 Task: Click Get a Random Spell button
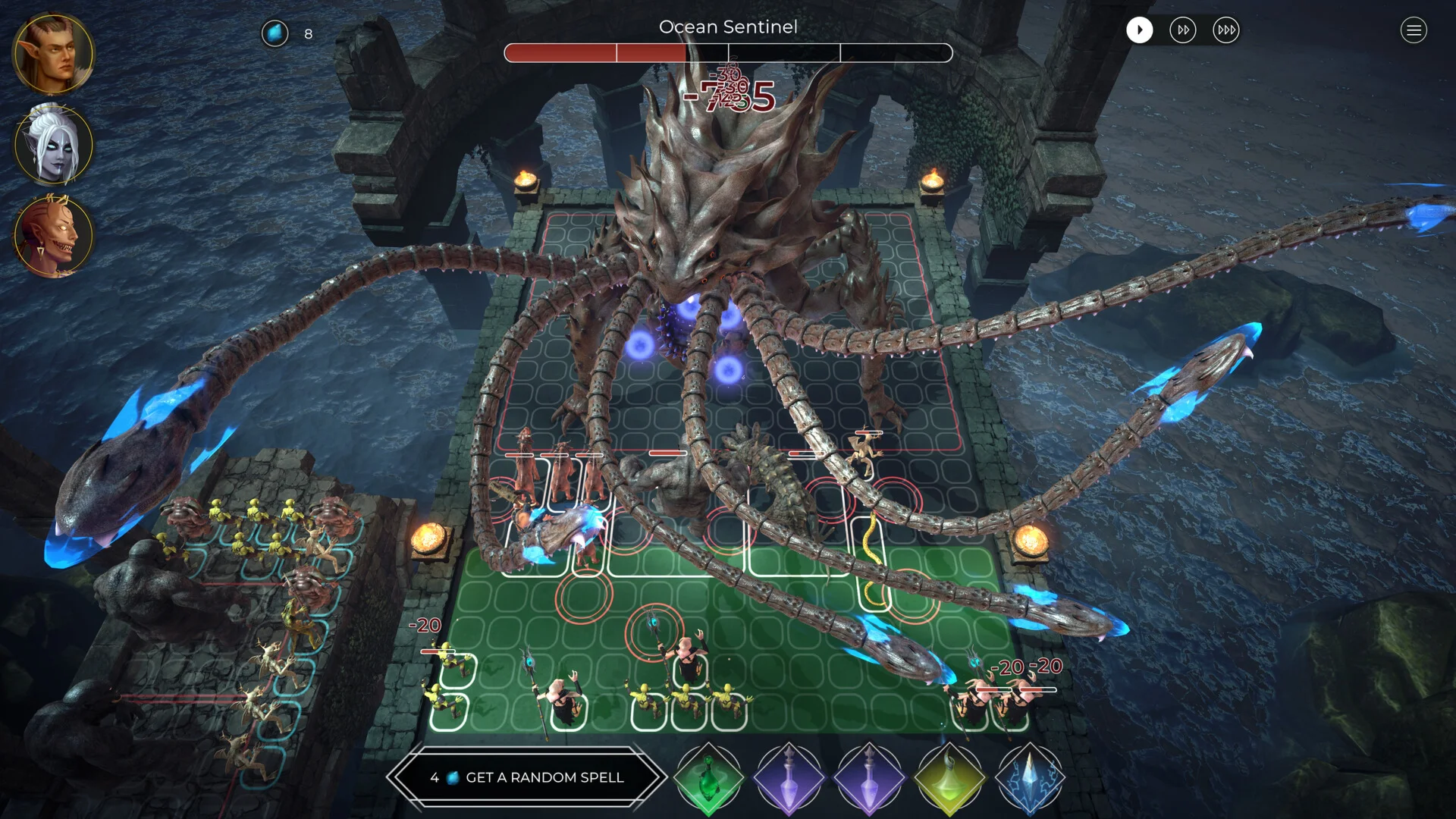coord(527,777)
